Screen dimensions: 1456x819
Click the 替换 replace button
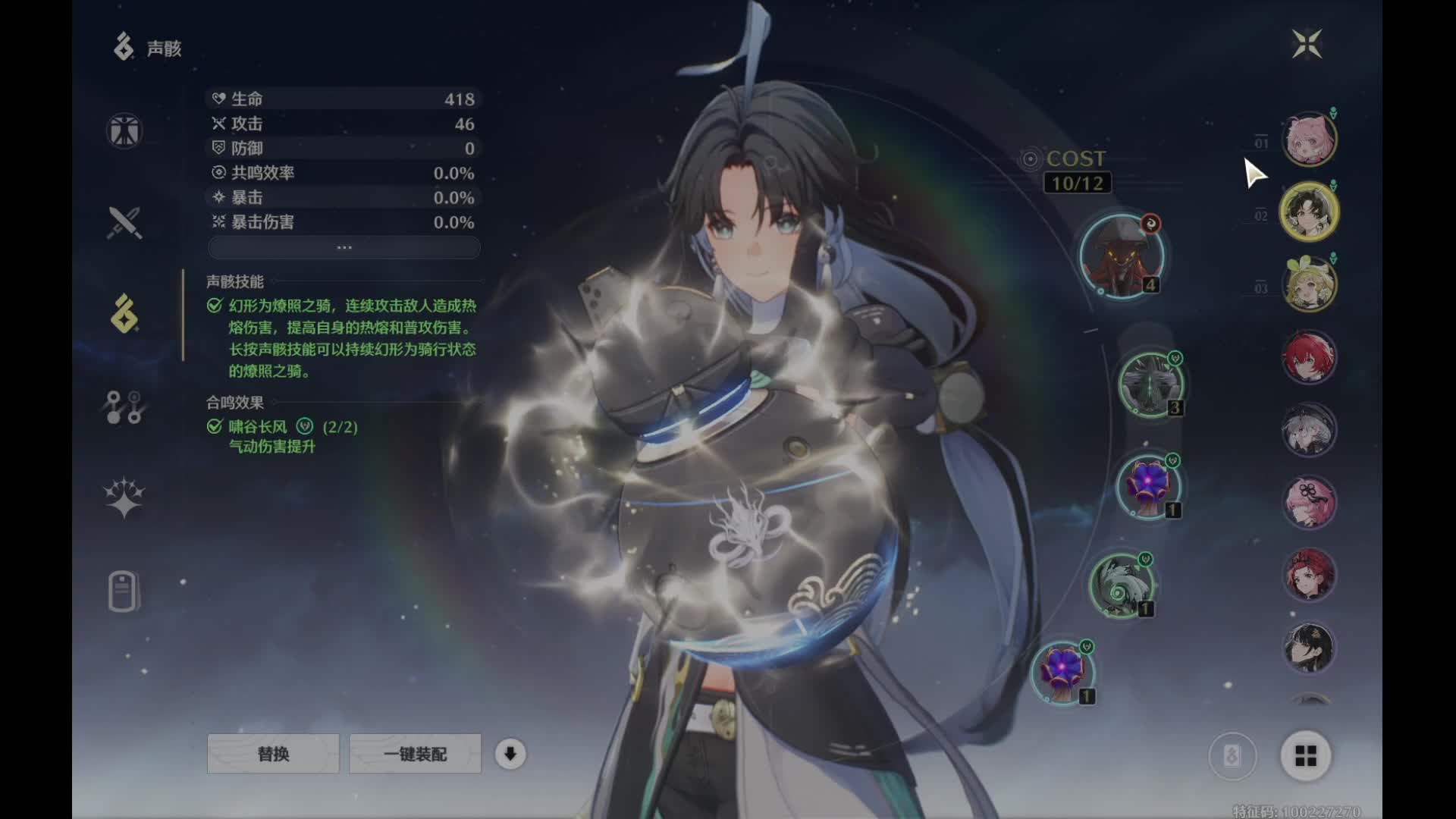click(273, 754)
